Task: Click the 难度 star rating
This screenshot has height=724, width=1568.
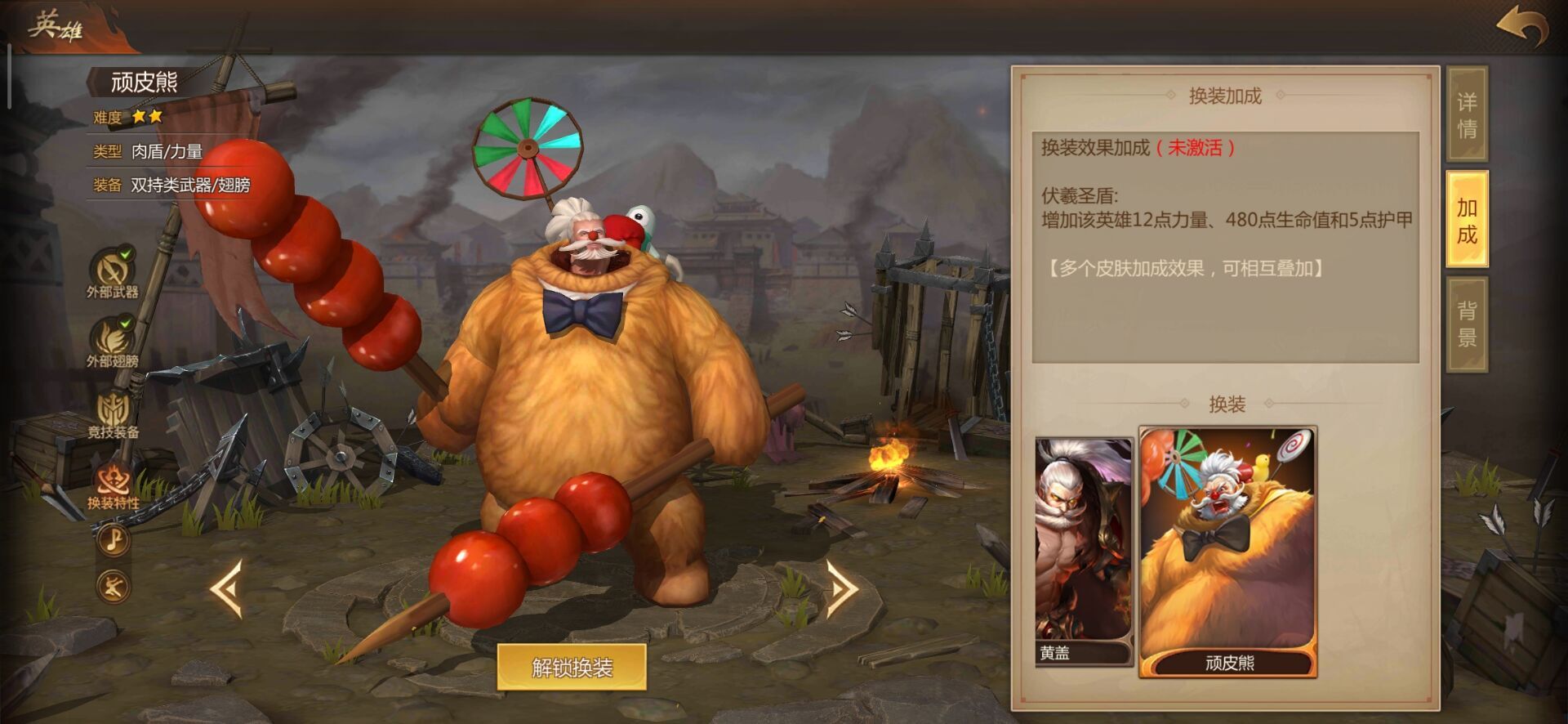Action: (x=147, y=117)
